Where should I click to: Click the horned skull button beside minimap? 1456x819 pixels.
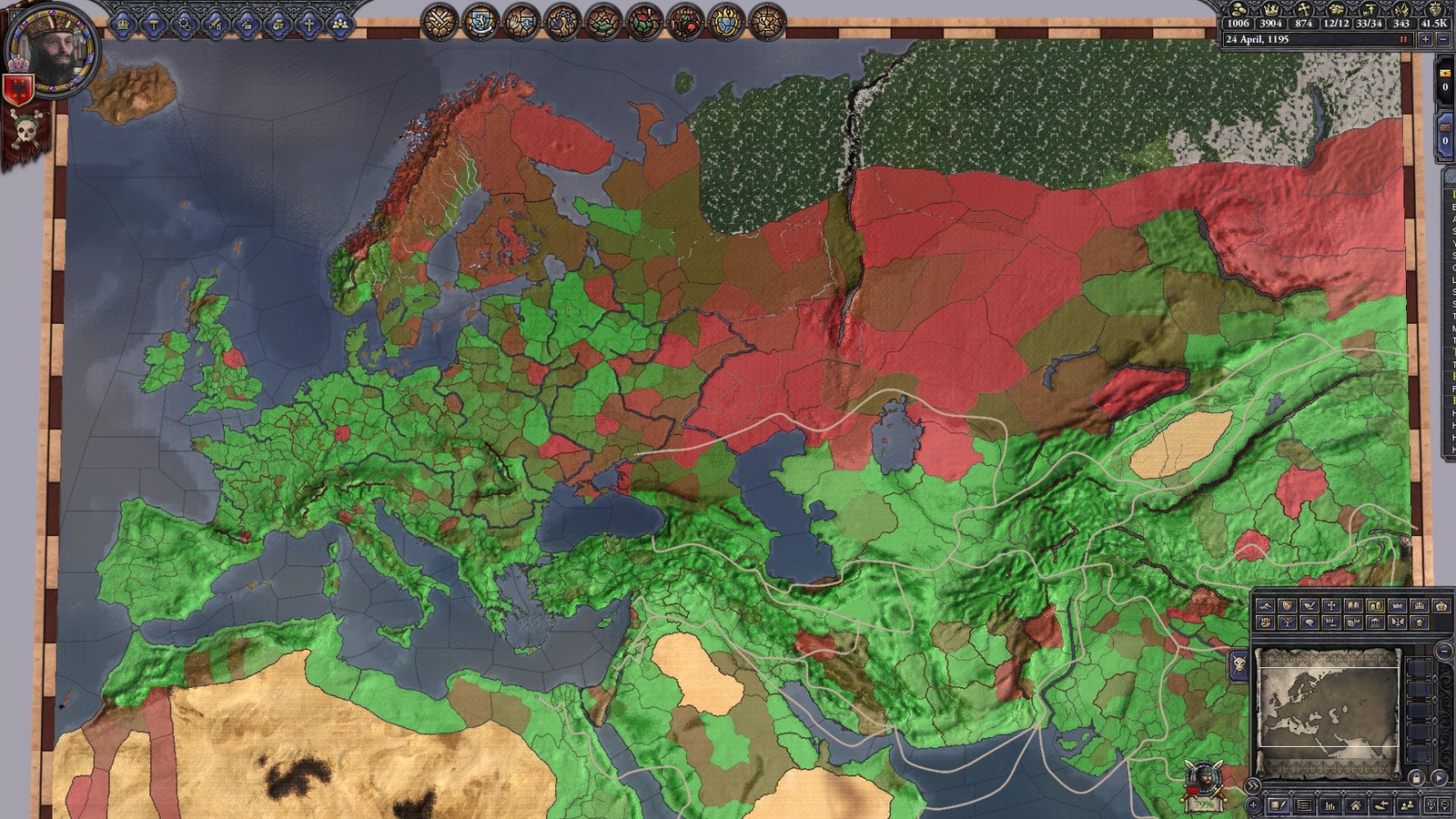(1239, 664)
